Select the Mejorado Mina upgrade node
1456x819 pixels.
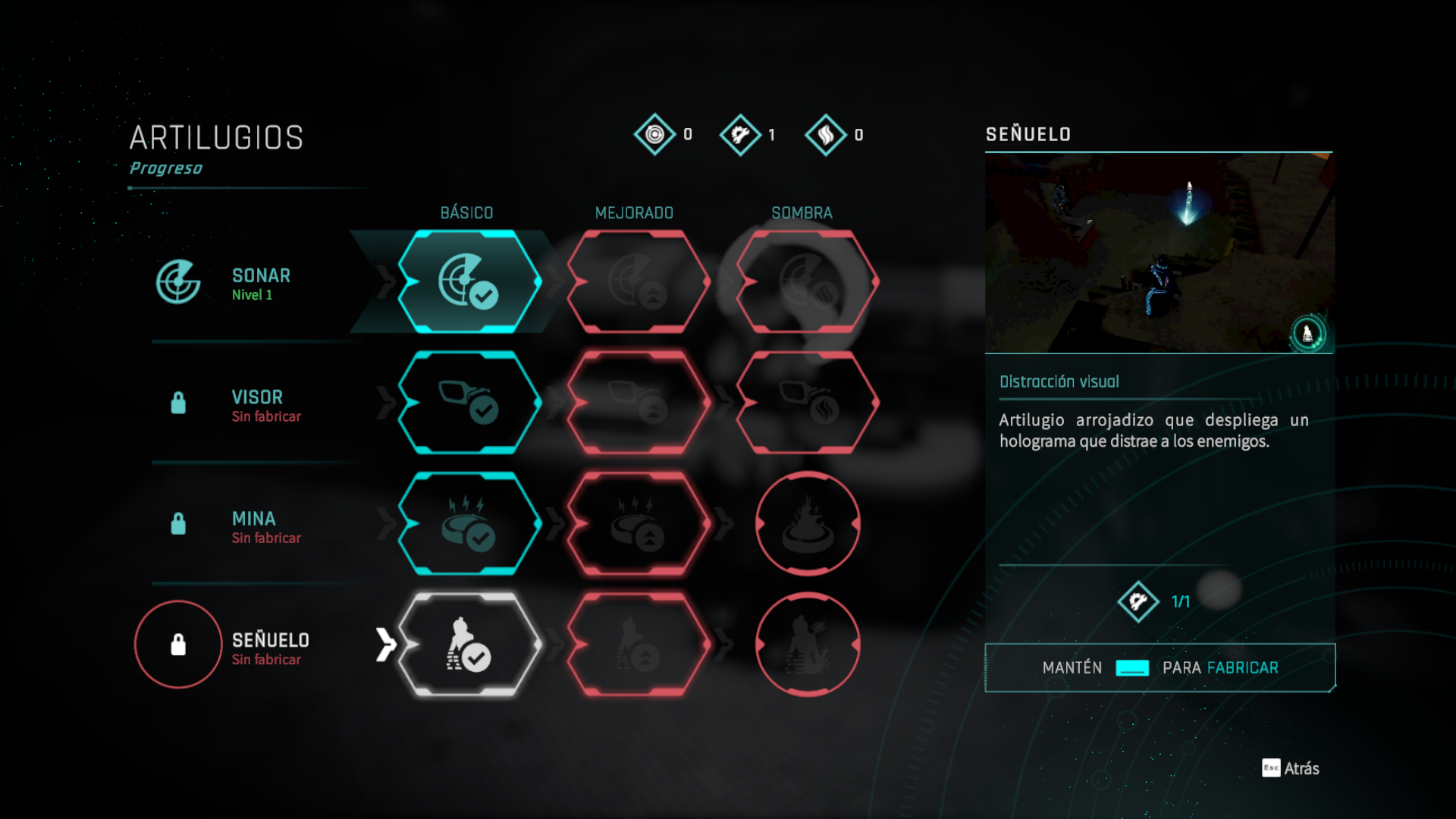pyautogui.click(x=638, y=523)
